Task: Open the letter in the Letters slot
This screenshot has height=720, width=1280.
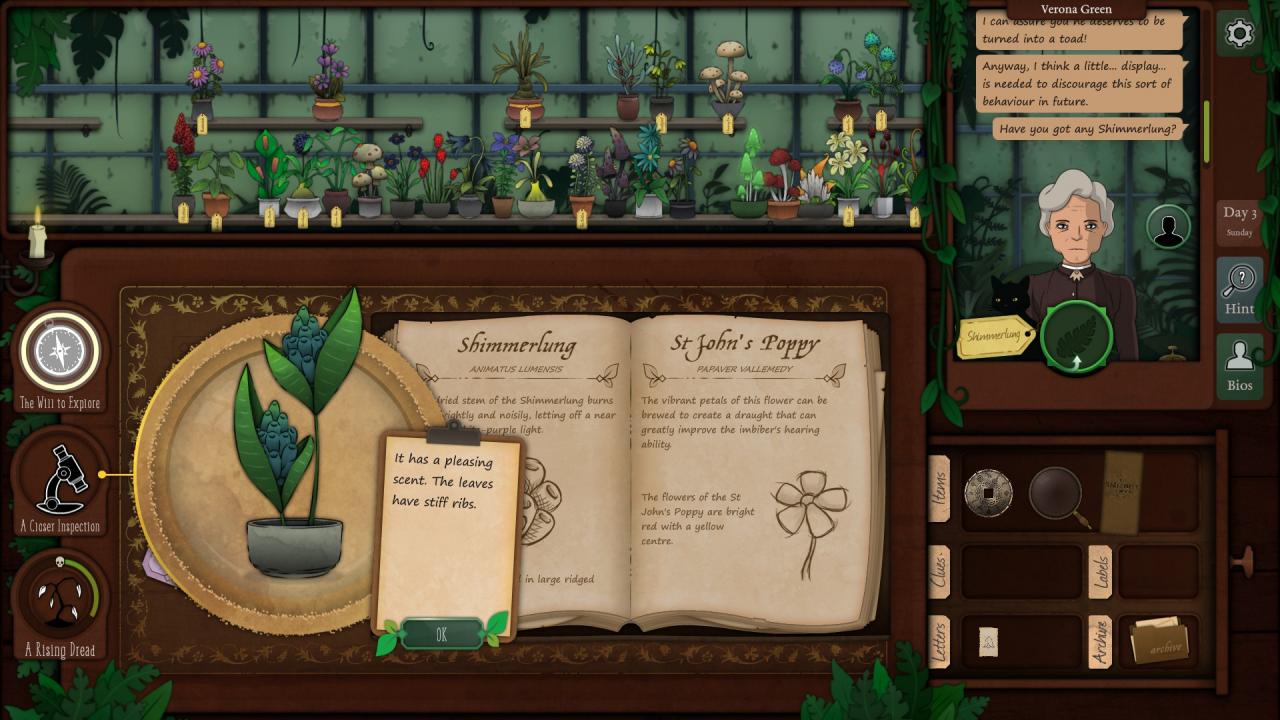Action: 988,642
